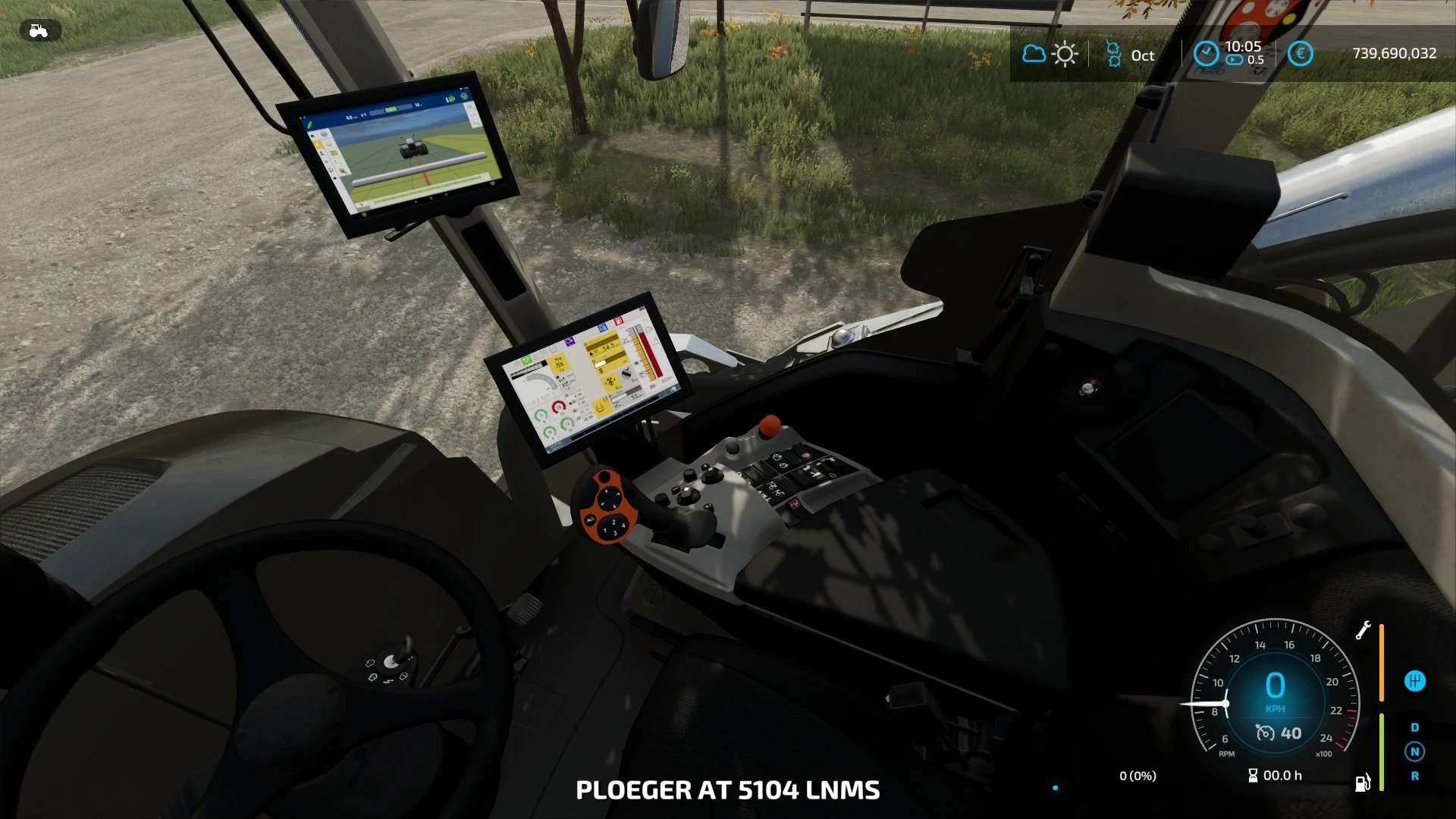Screen dimensions: 1456x819
Task: Click the fuel pump icon
Action: coord(1363,783)
